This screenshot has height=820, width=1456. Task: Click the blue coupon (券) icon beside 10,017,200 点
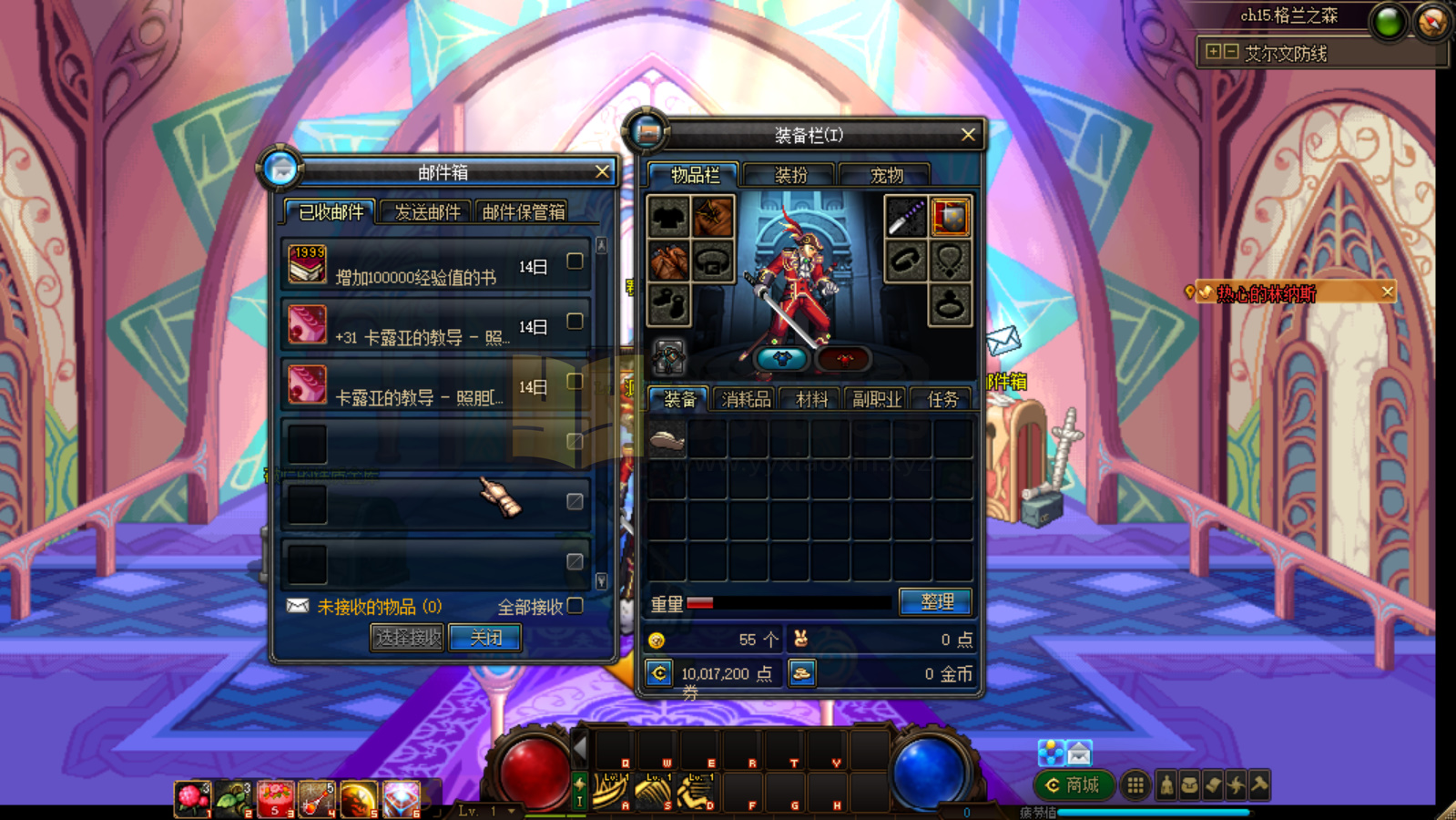click(x=657, y=673)
